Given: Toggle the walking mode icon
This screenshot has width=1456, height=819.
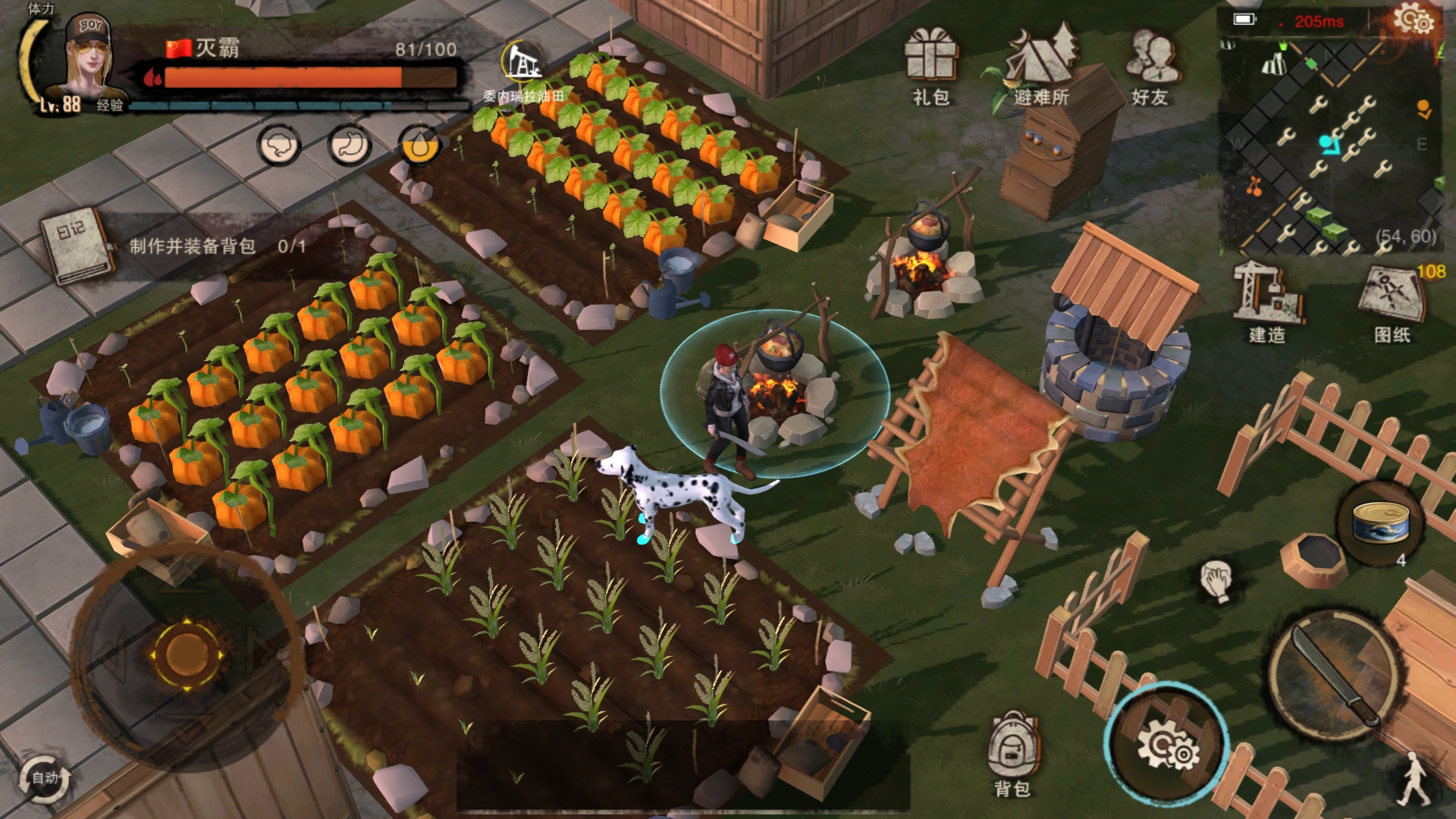Looking at the screenshot, I should [1414, 779].
